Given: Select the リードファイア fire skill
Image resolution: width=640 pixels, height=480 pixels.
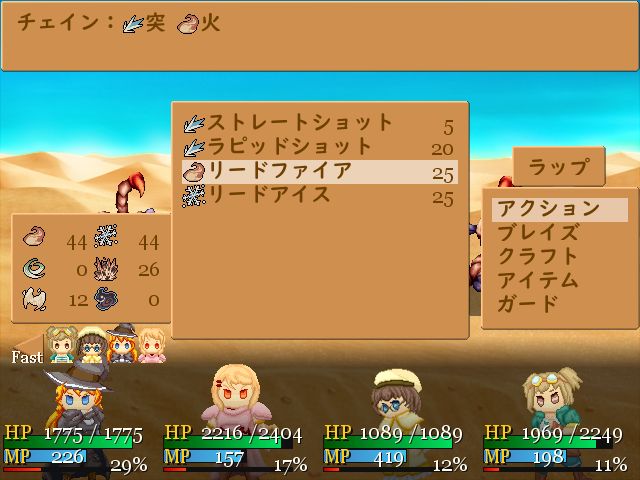Looking at the screenshot, I should point(300,171).
